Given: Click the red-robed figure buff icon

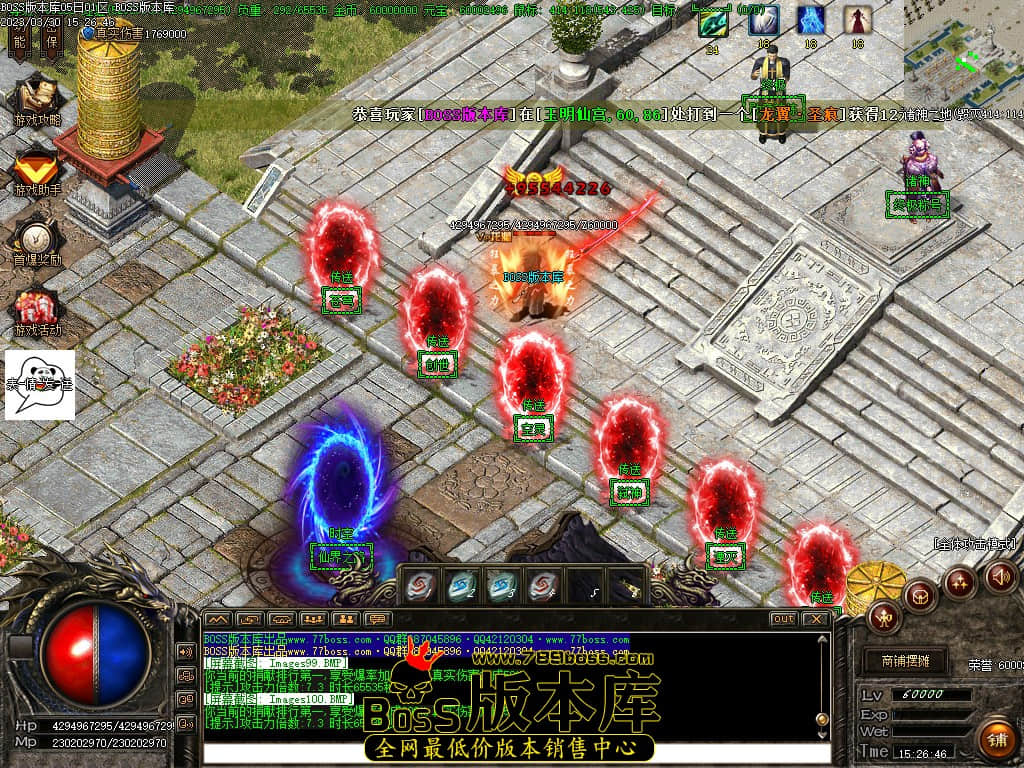Looking at the screenshot, I should (857, 21).
